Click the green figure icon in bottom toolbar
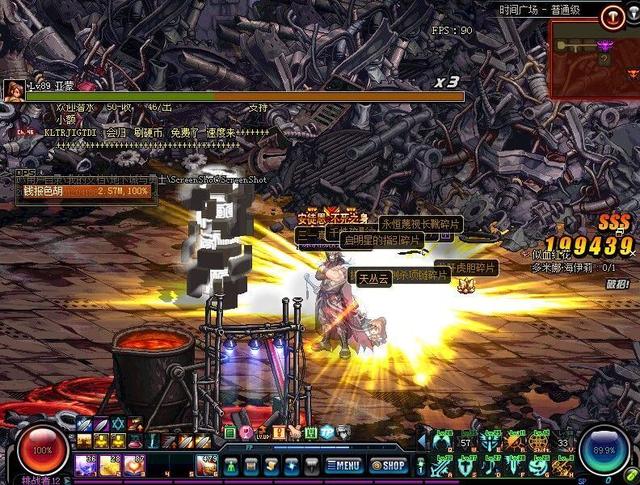Viewport: 640px width, 485px height. pyautogui.click(x=232, y=465)
